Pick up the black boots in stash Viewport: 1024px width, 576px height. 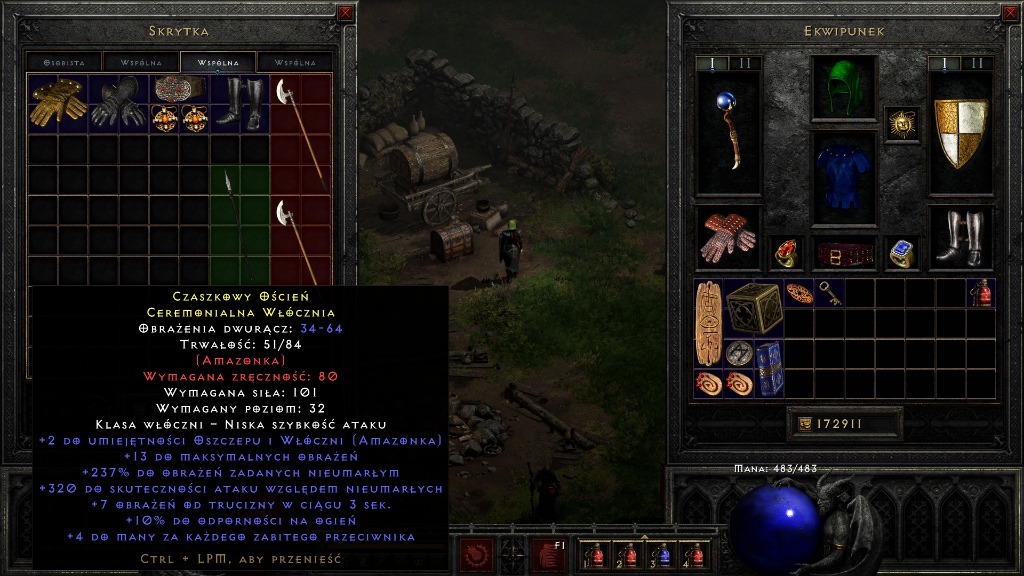click(239, 103)
